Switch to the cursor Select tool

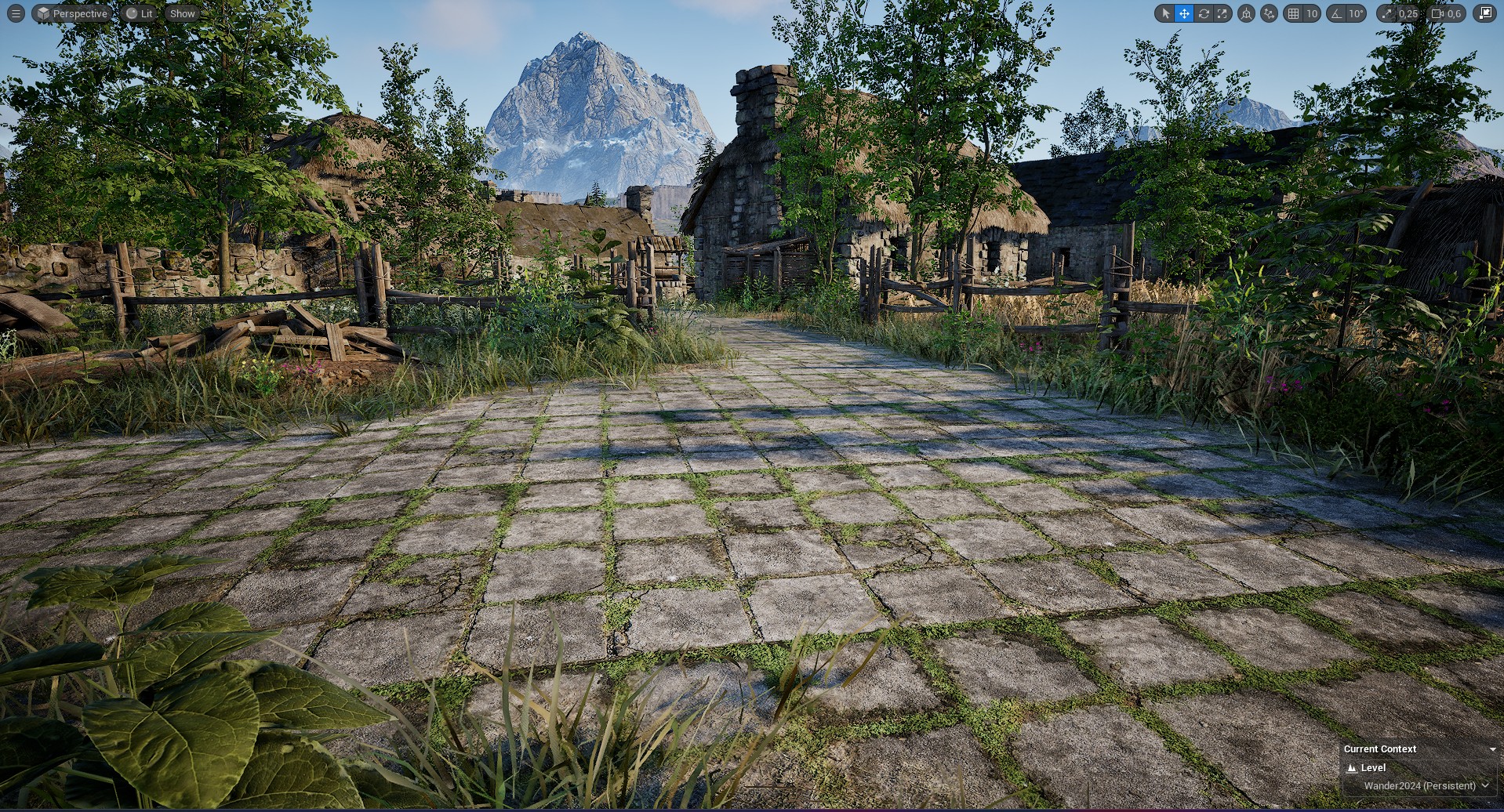tap(1165, 13)
